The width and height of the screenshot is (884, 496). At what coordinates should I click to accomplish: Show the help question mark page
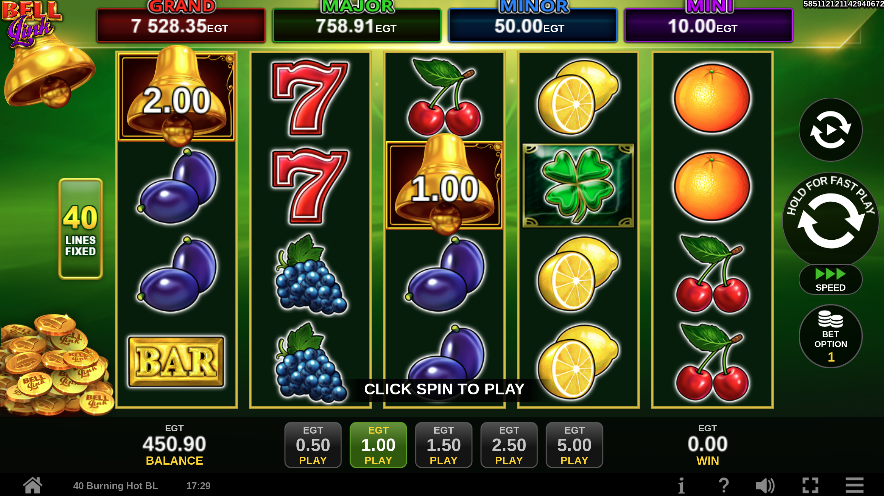coord(723,486)
